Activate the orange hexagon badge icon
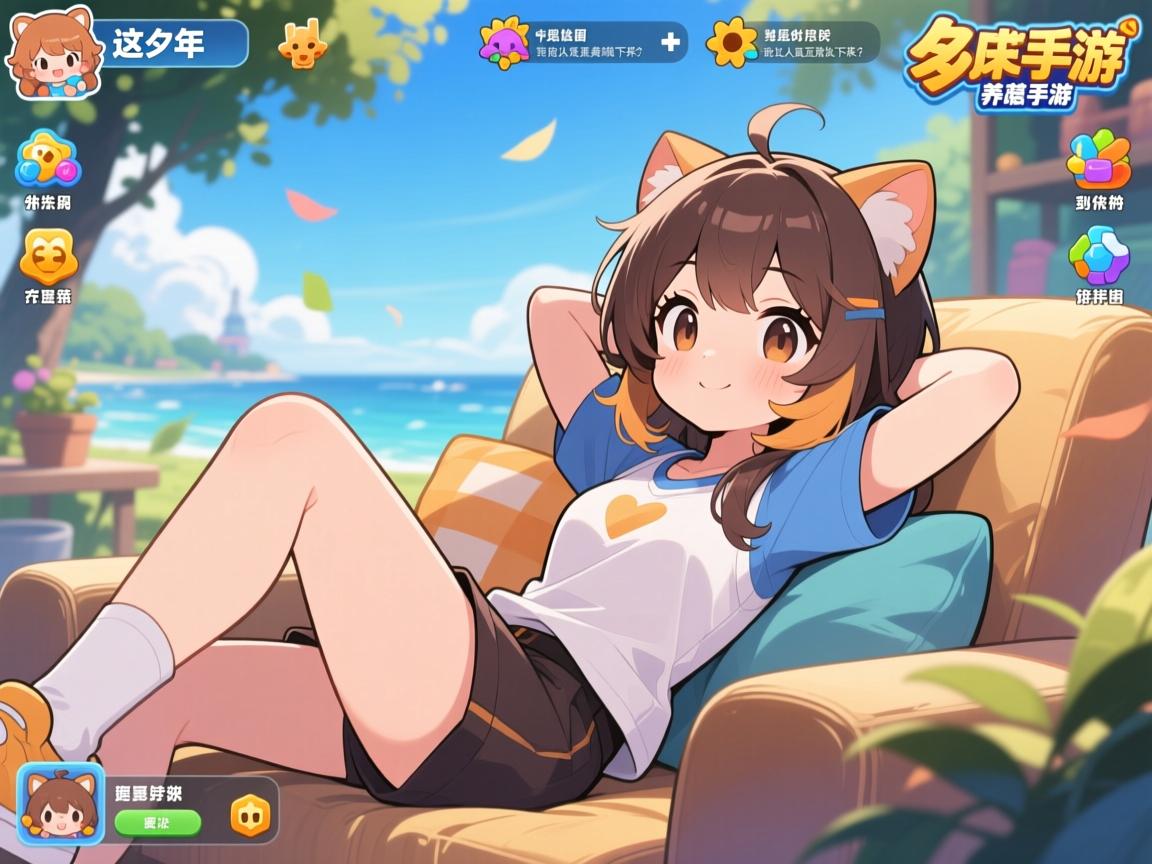This screenshot has height=864, width=1152. tap(250, 815)
